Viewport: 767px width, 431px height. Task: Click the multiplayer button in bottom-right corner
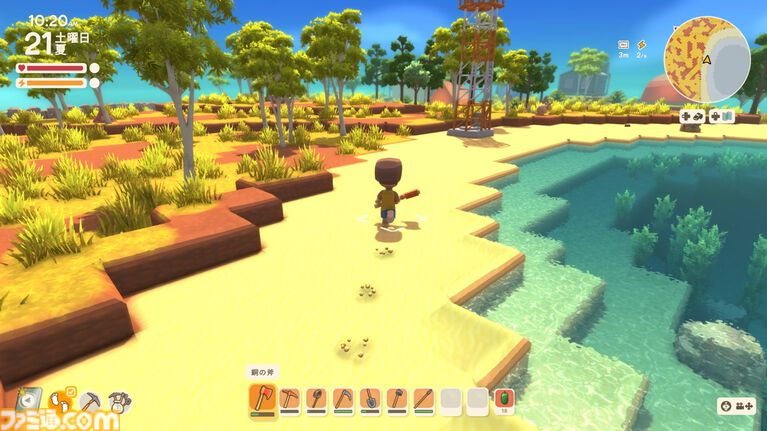tap(735, 406)
